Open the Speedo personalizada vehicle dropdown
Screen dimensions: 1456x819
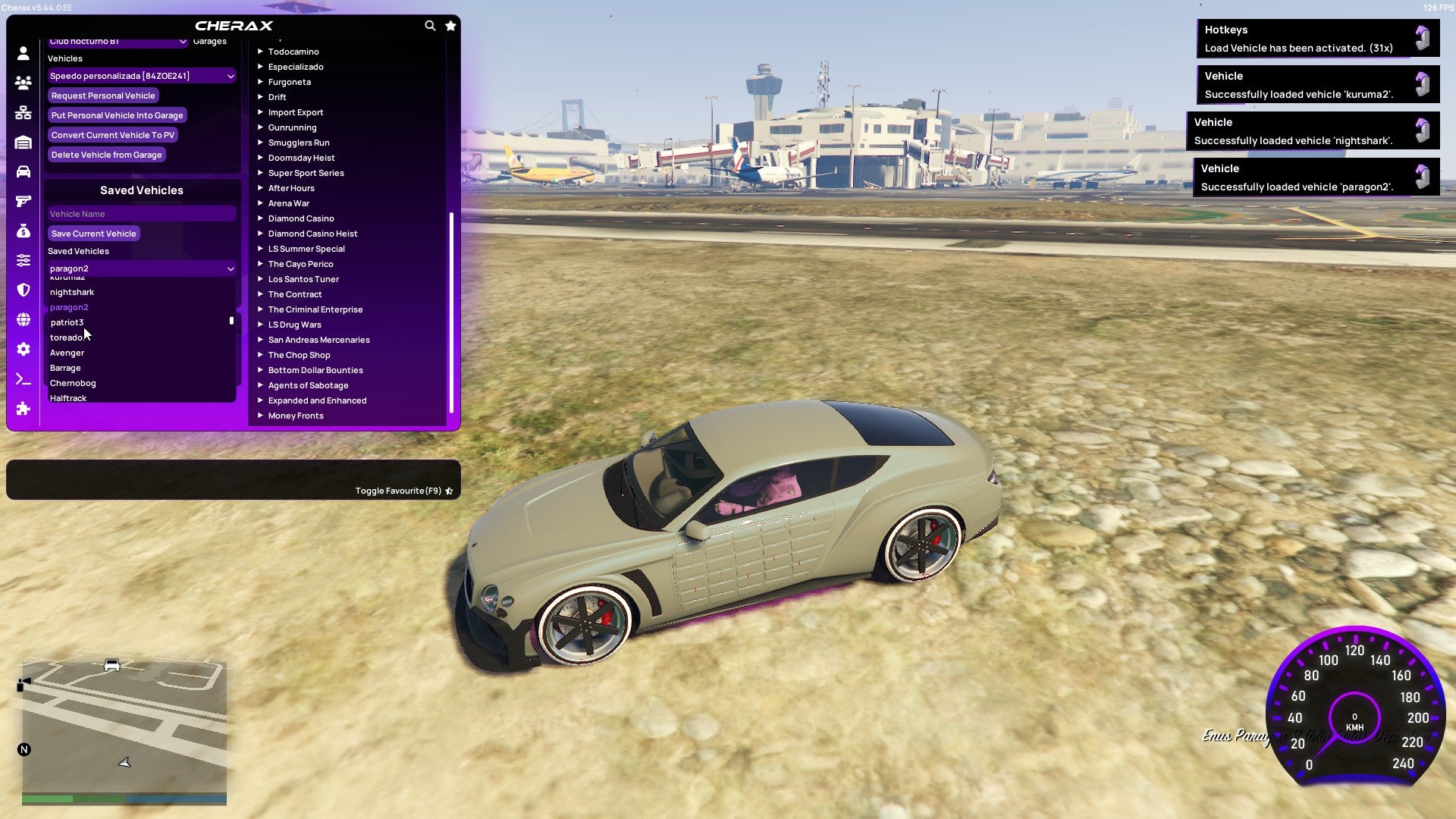tap(141, 76)
